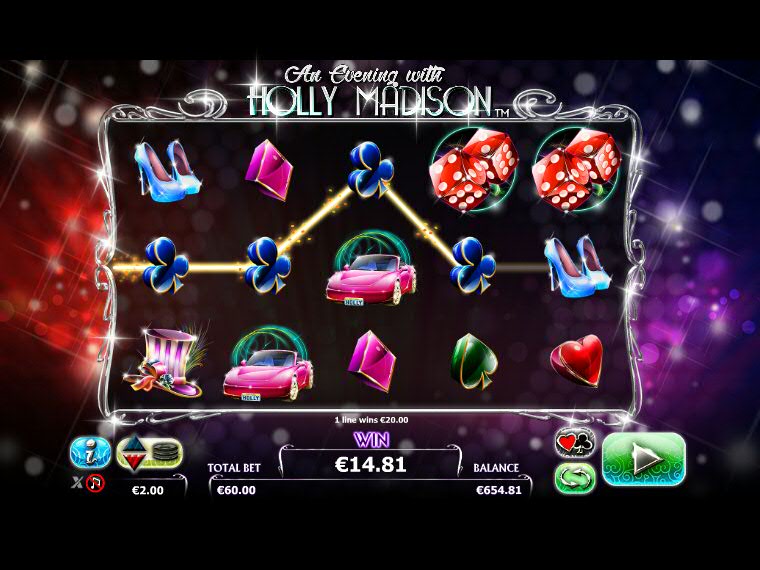
Task: Open the info paytable button
Action: click(90, 453)
